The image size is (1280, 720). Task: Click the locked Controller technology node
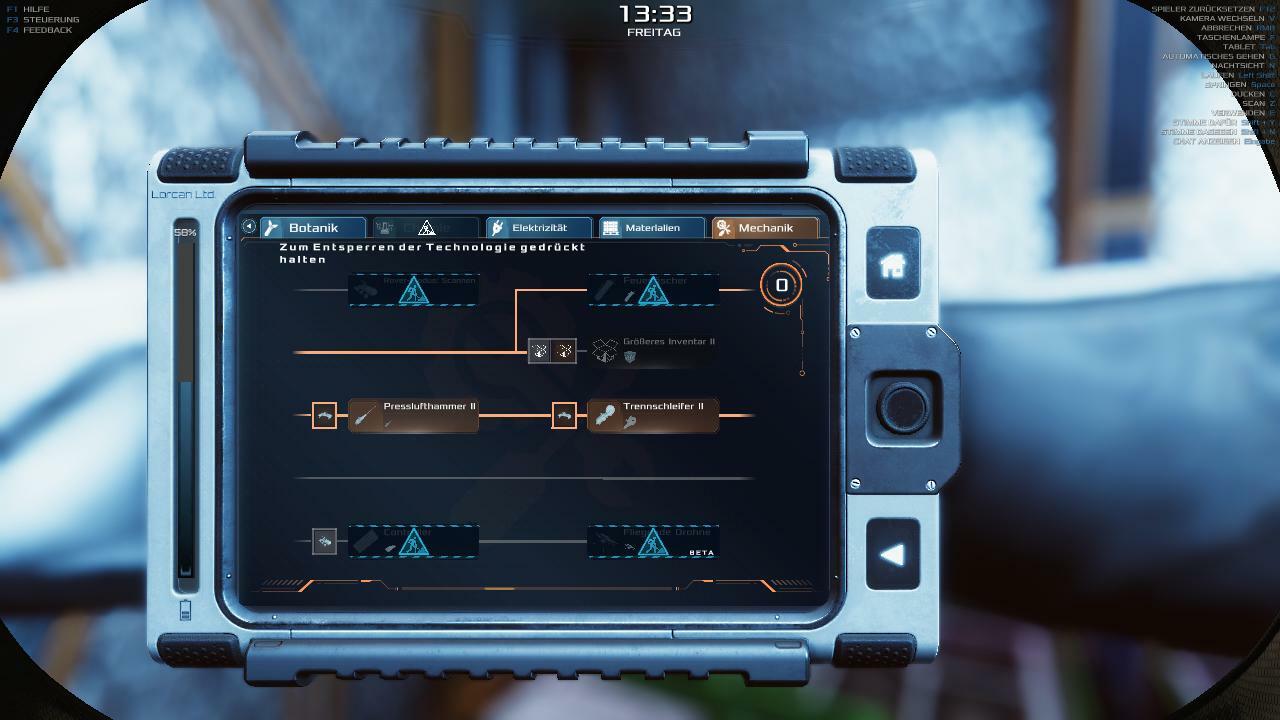pos(413,541)
